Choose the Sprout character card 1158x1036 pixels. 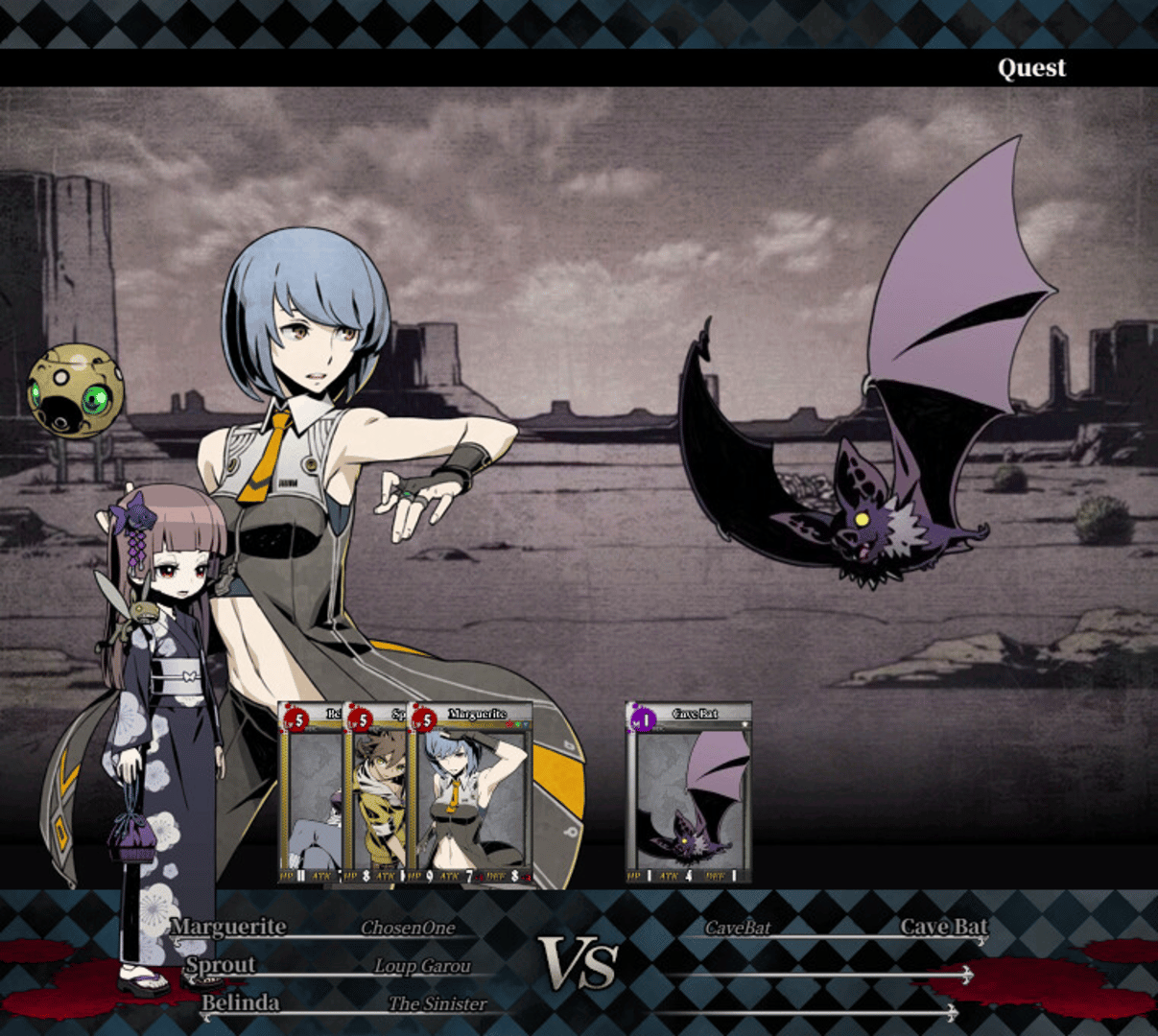tap(378, 794)
